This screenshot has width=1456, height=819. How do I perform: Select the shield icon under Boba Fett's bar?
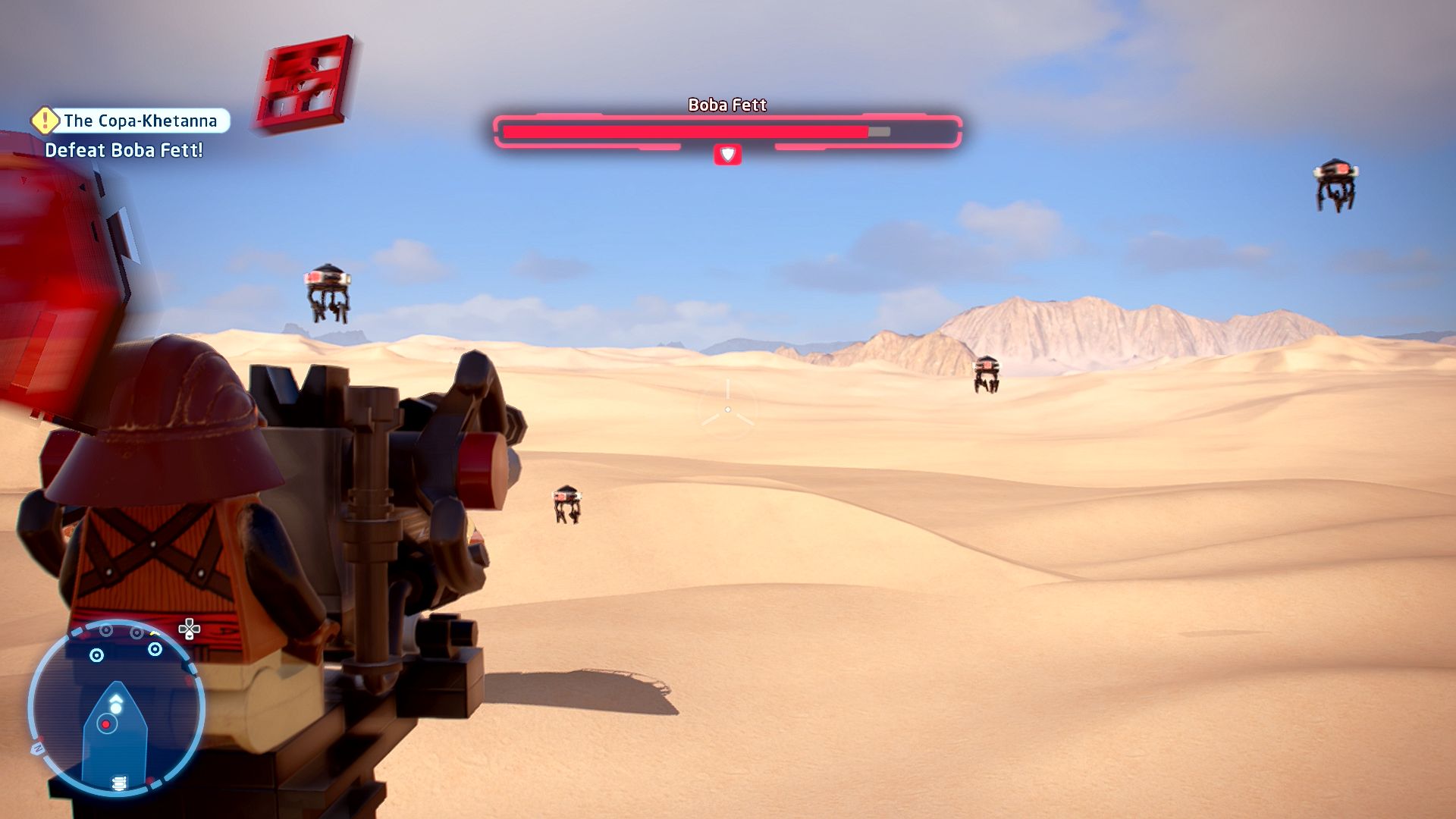(x=727, y=155)
